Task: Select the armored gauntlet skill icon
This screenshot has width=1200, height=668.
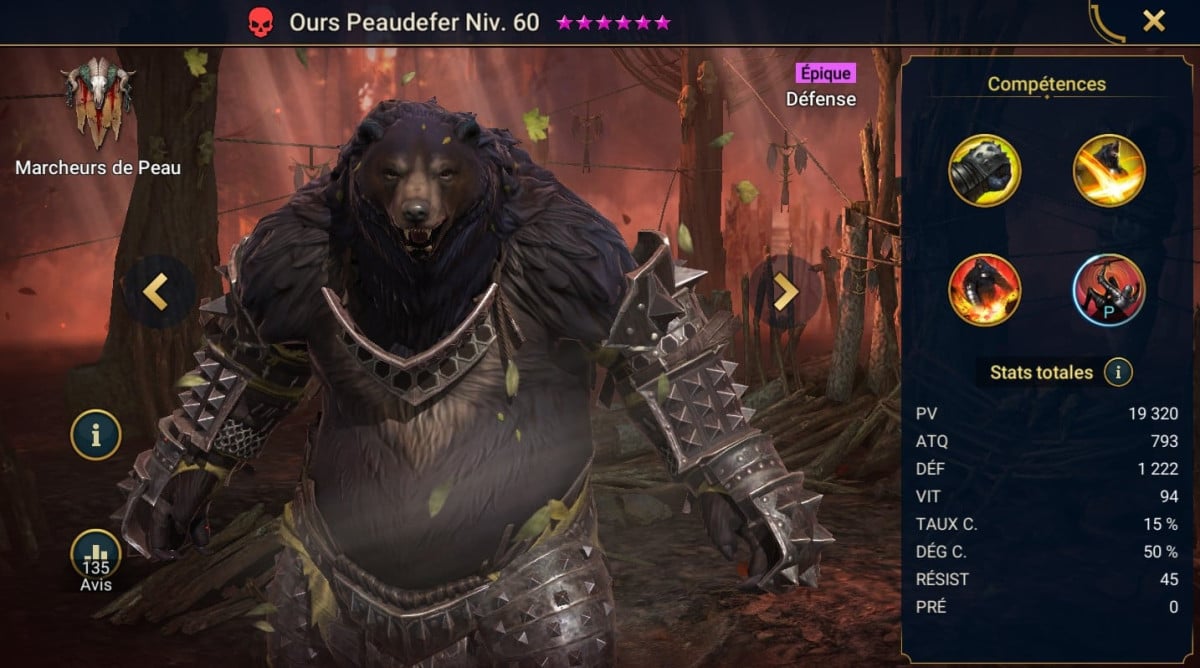Action: [985, 171]
